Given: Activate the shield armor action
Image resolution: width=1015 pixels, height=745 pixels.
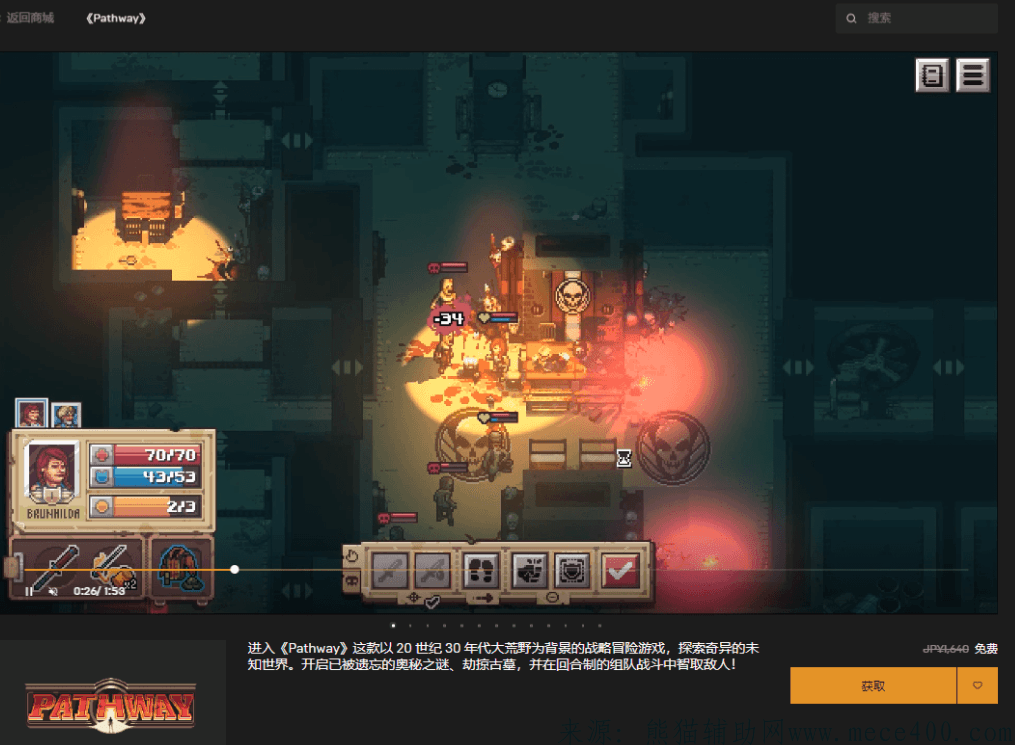Looking at the screenshot, I should (572, 571).
